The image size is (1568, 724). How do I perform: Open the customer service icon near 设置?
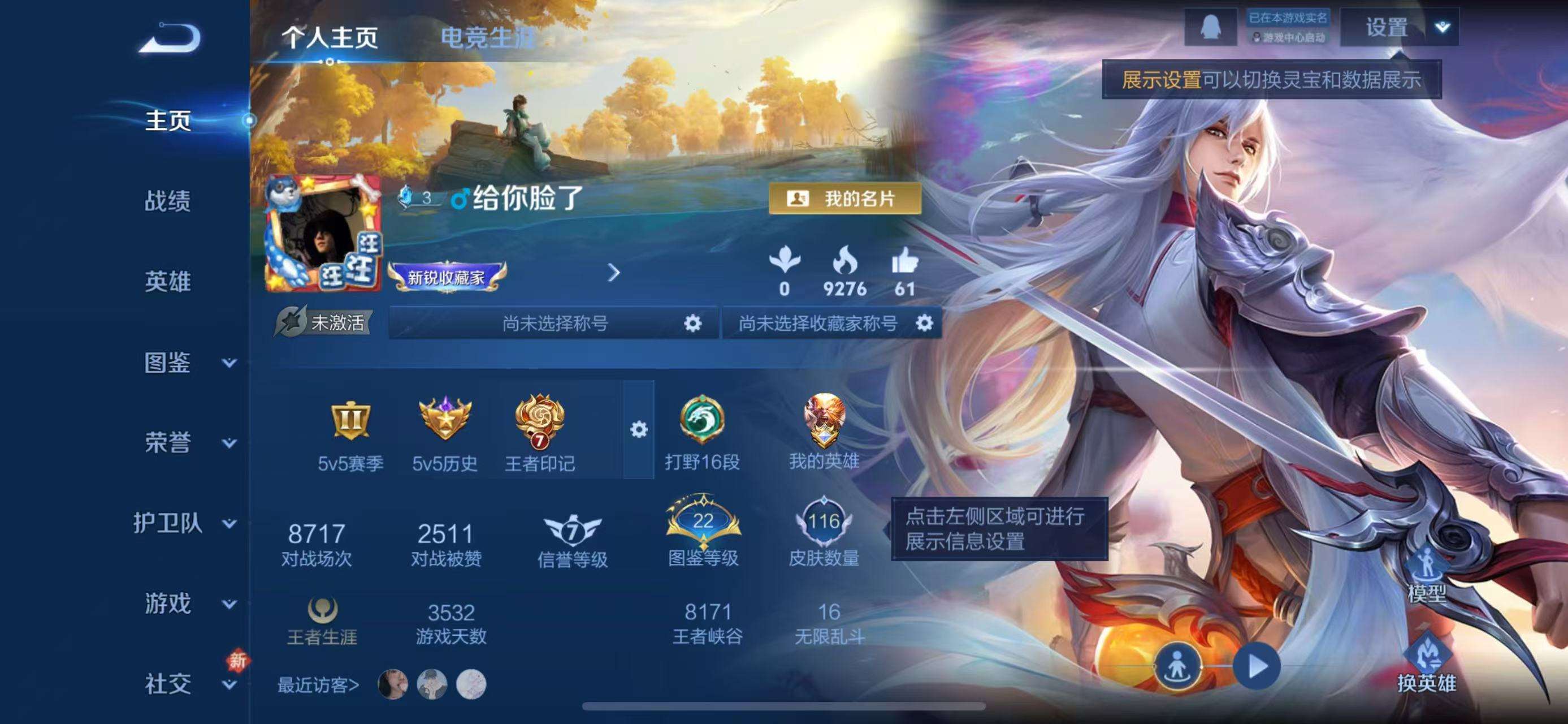point(1211,25)
